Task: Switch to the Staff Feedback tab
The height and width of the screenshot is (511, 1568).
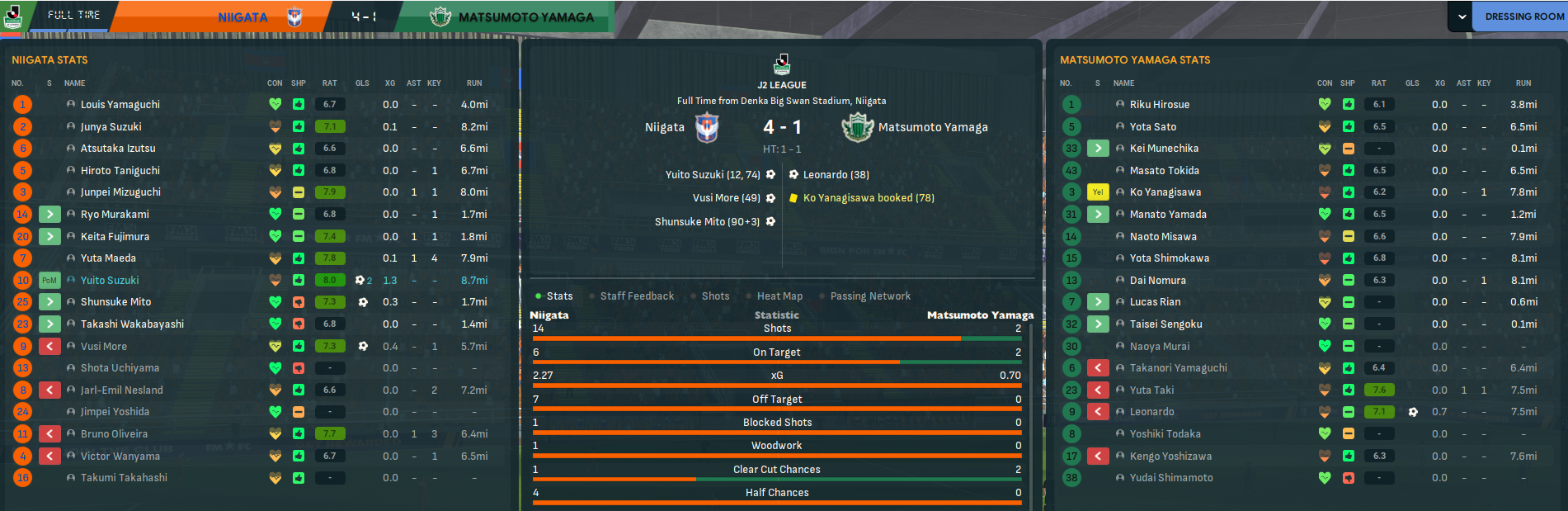Action: [x=637, y=296]
